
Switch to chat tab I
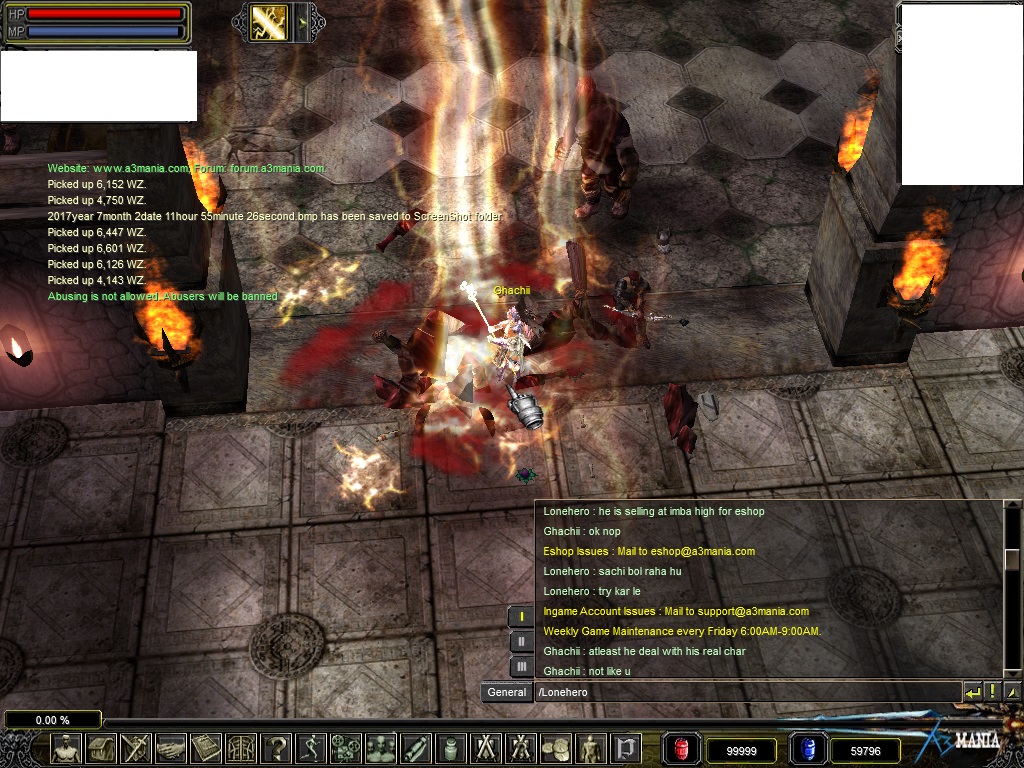tap(521, 617)
